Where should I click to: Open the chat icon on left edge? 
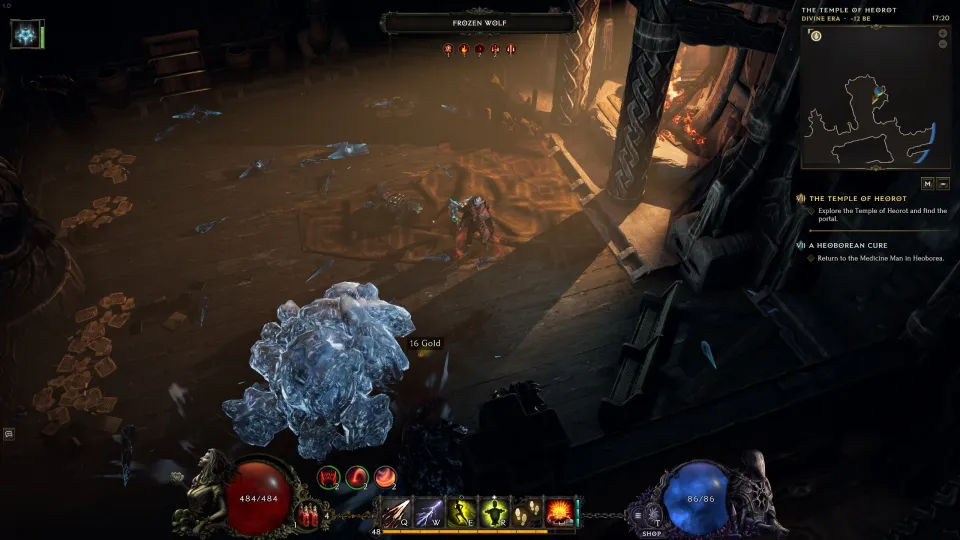9,434
